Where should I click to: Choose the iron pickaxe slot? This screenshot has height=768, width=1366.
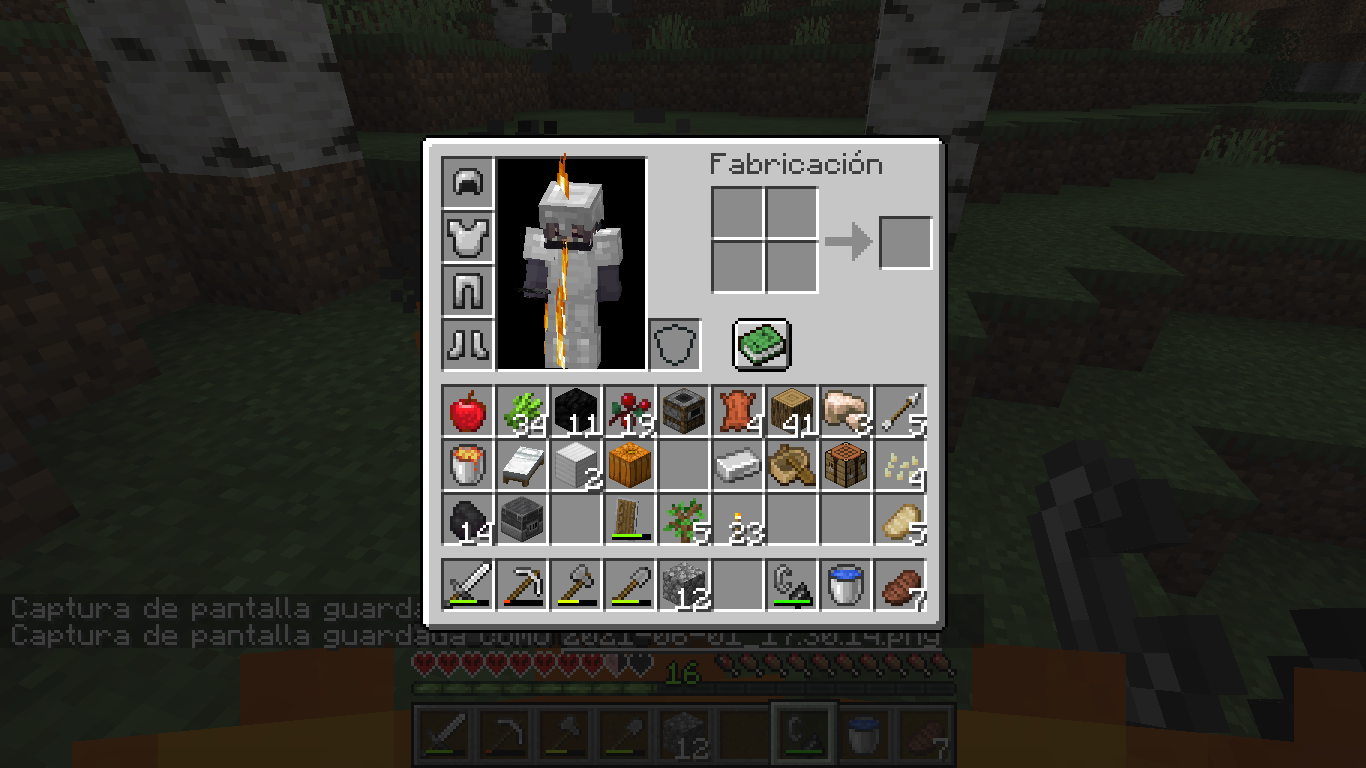[521, 584]
